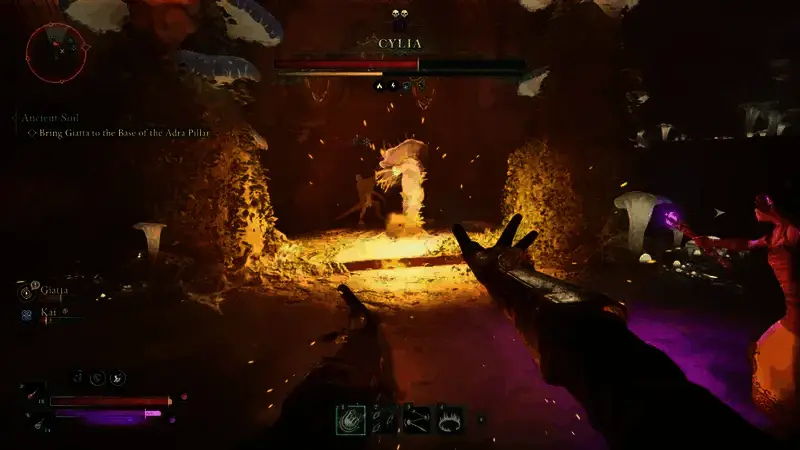This screenshot has height=450, width=800.
Task: Select companion Giatta's portrait icon
Action: pyautogui.click(x=26, y=293)
